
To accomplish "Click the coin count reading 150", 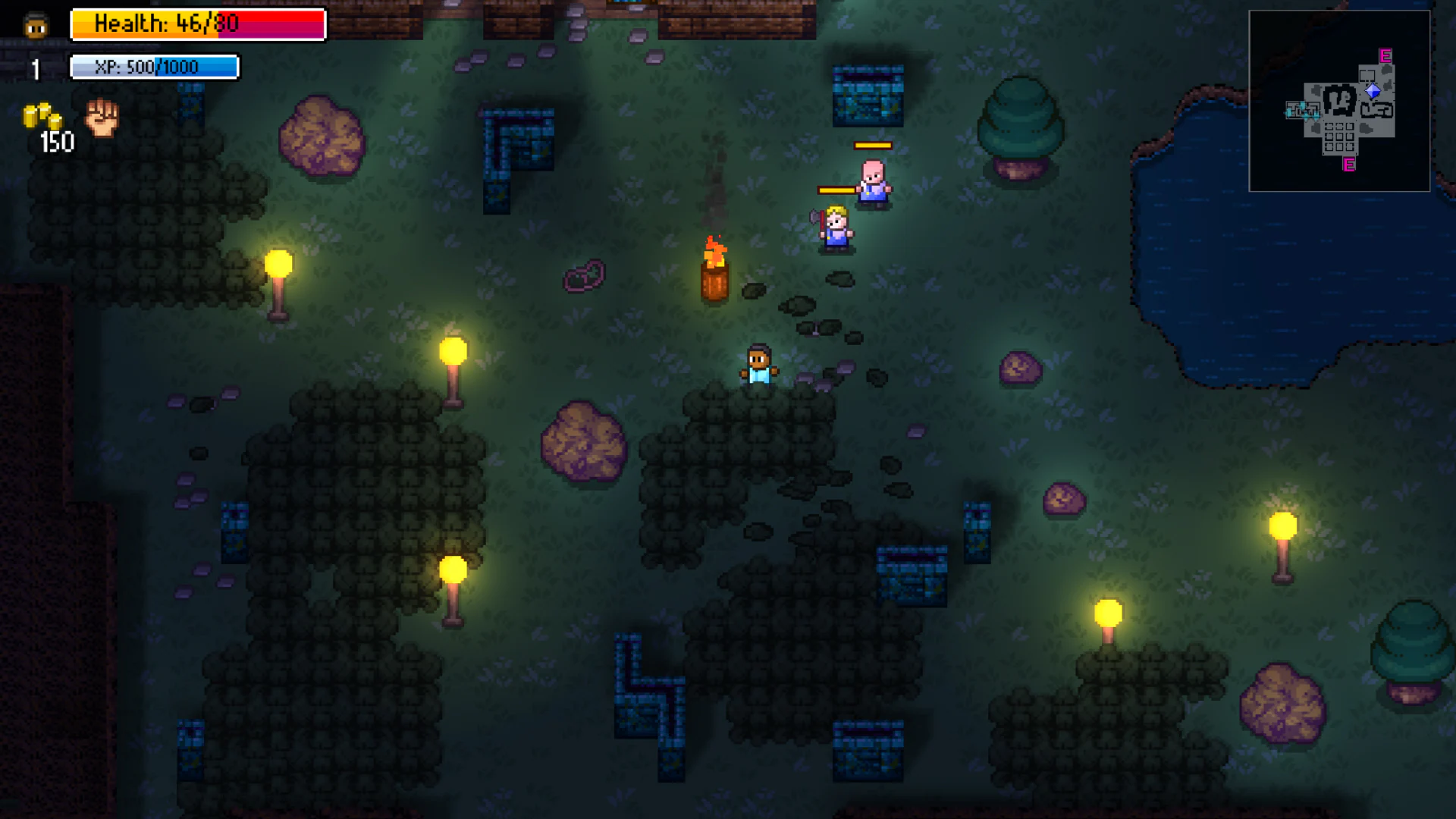I will [x=55, y=142].
